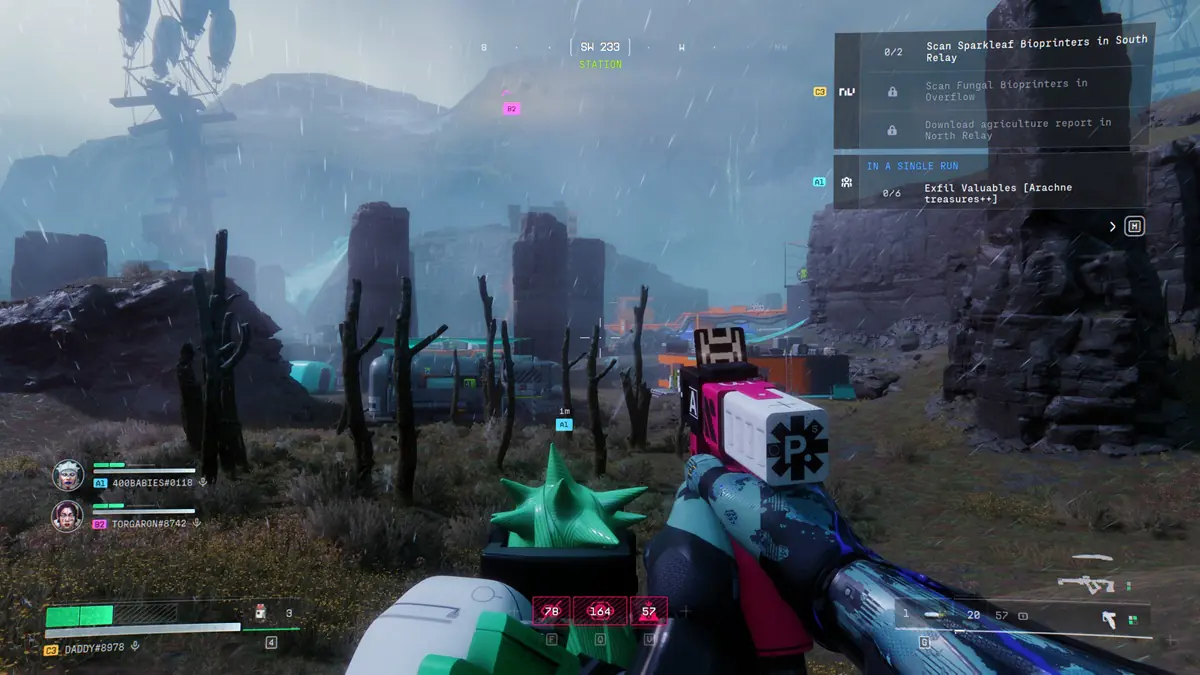Toggle DADDY#8978 microphone icon

tap(135, 648)
